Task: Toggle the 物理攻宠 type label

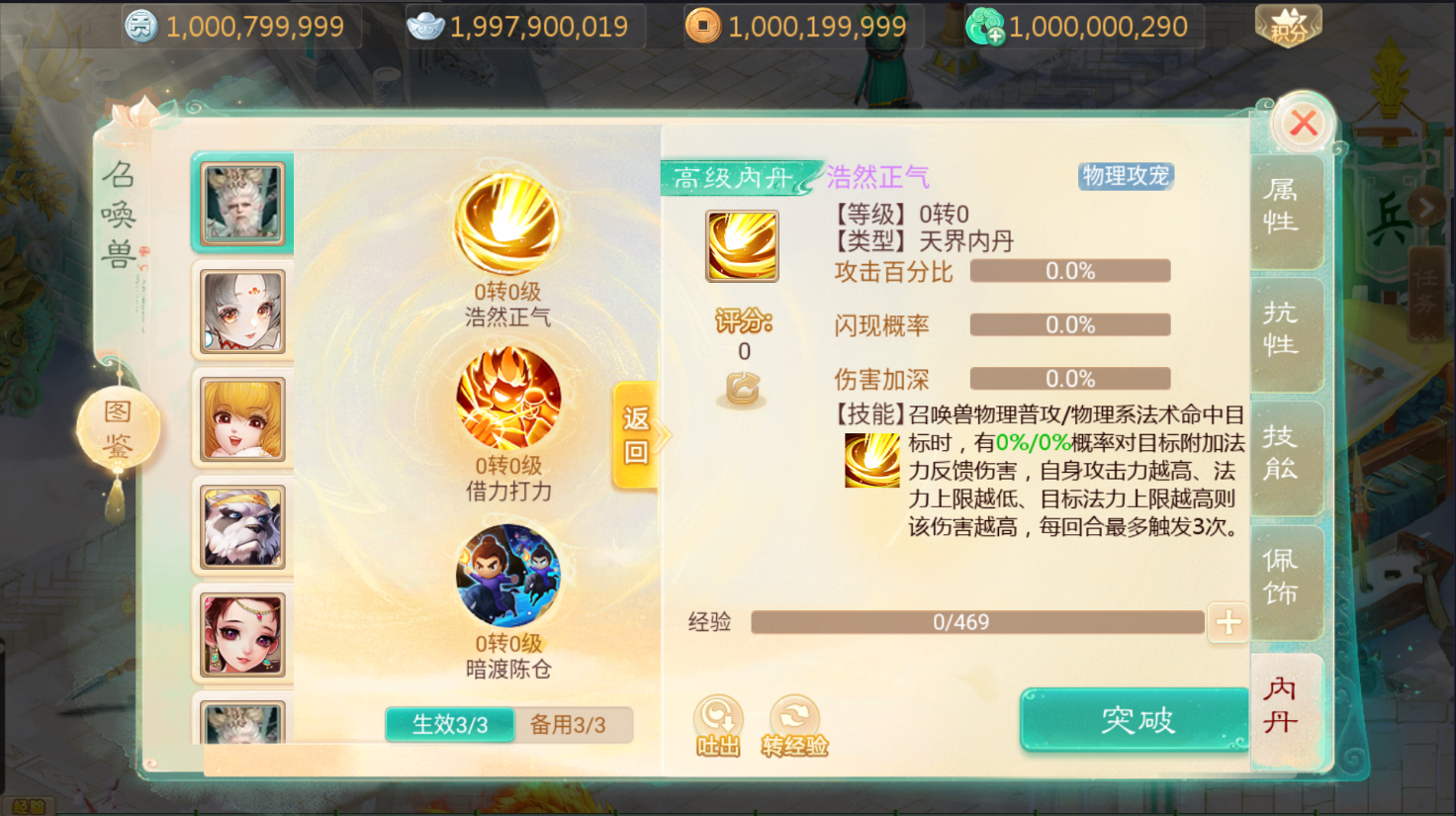Action: (1125, 176)
